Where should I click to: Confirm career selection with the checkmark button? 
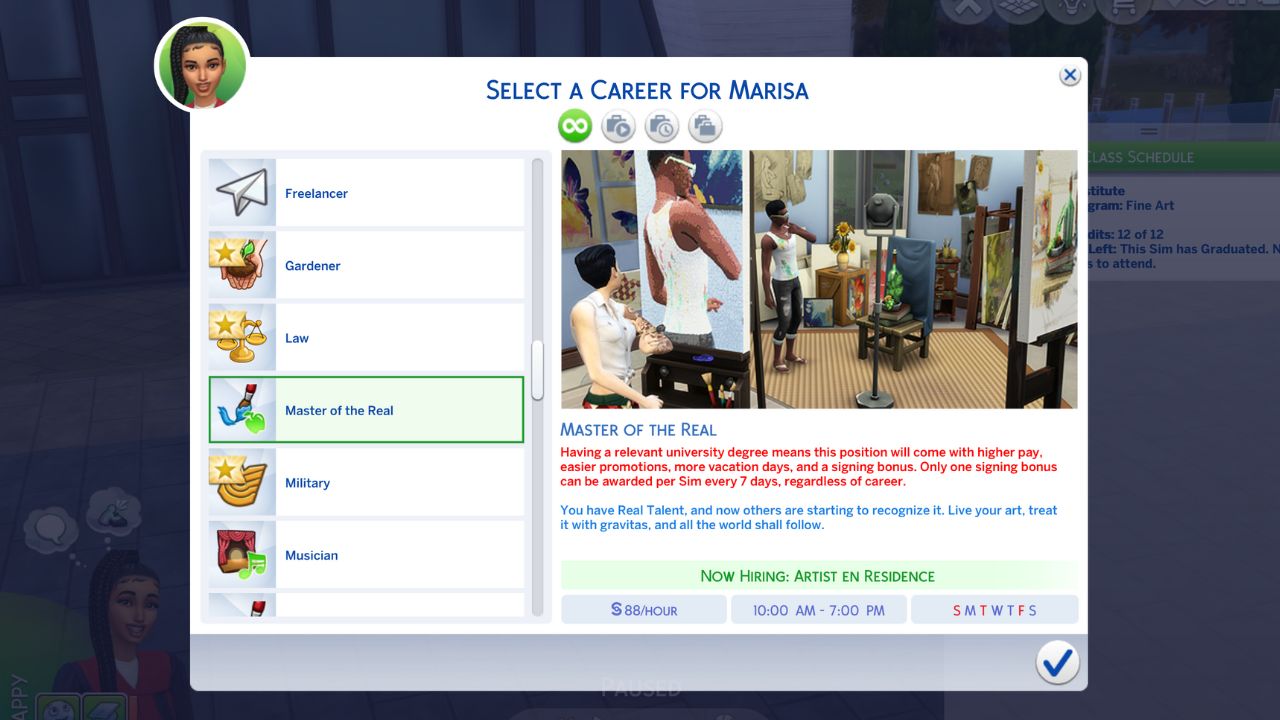tap(1057, 662)
